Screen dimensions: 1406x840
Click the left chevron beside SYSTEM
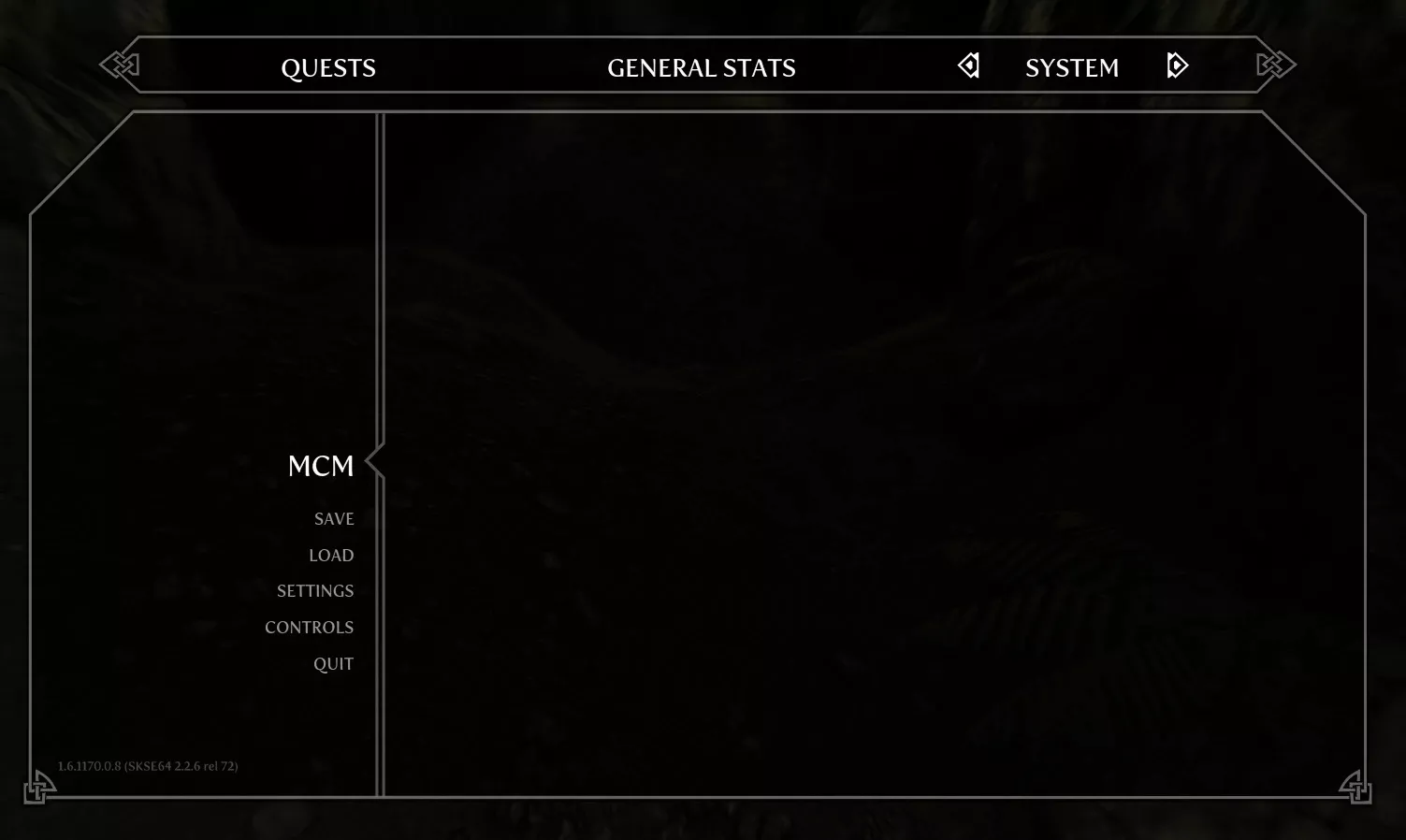point(969,65)
